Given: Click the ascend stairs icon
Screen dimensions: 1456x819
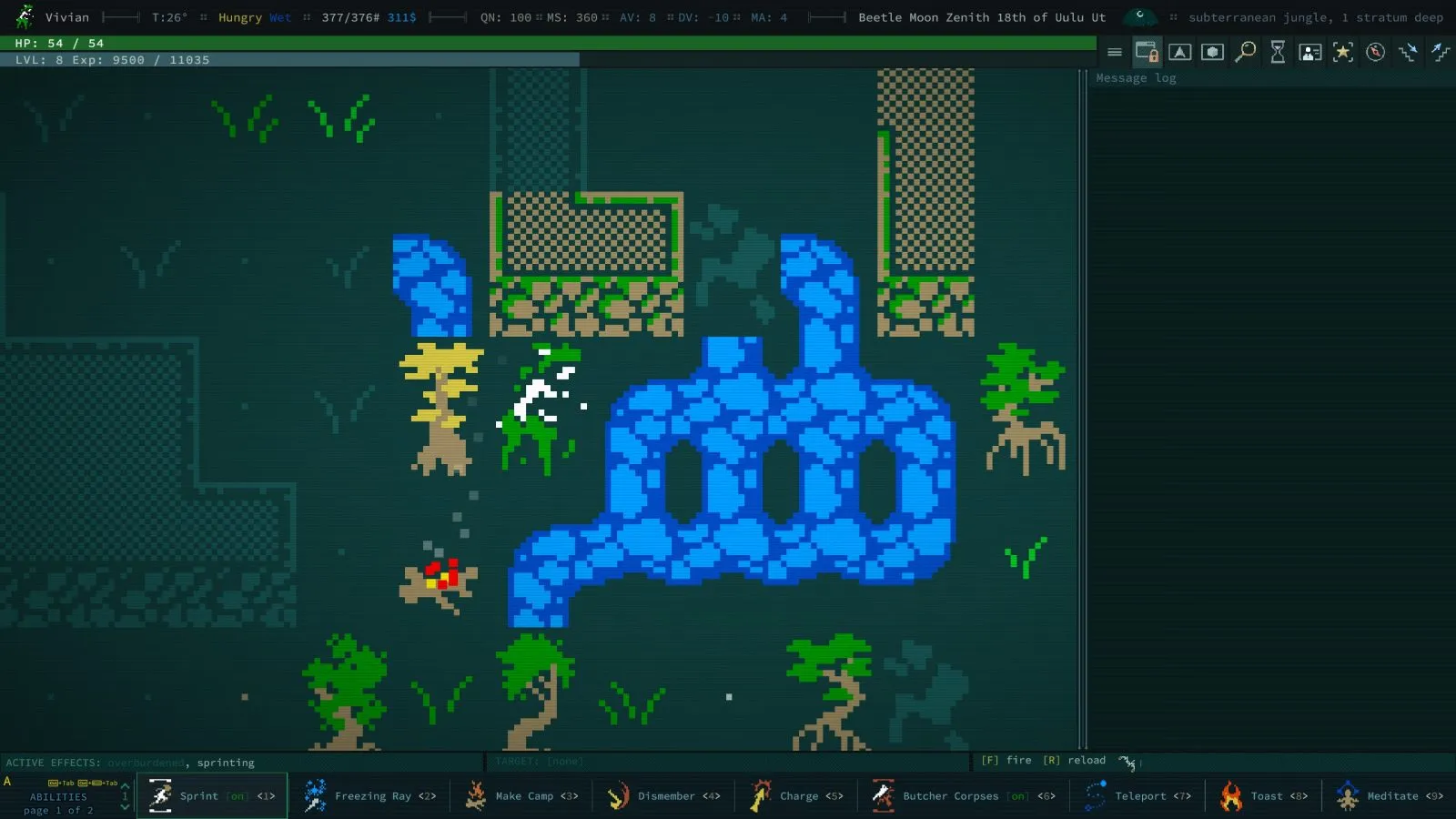Looking at the screenshot, I should (x=1439, y=52).
